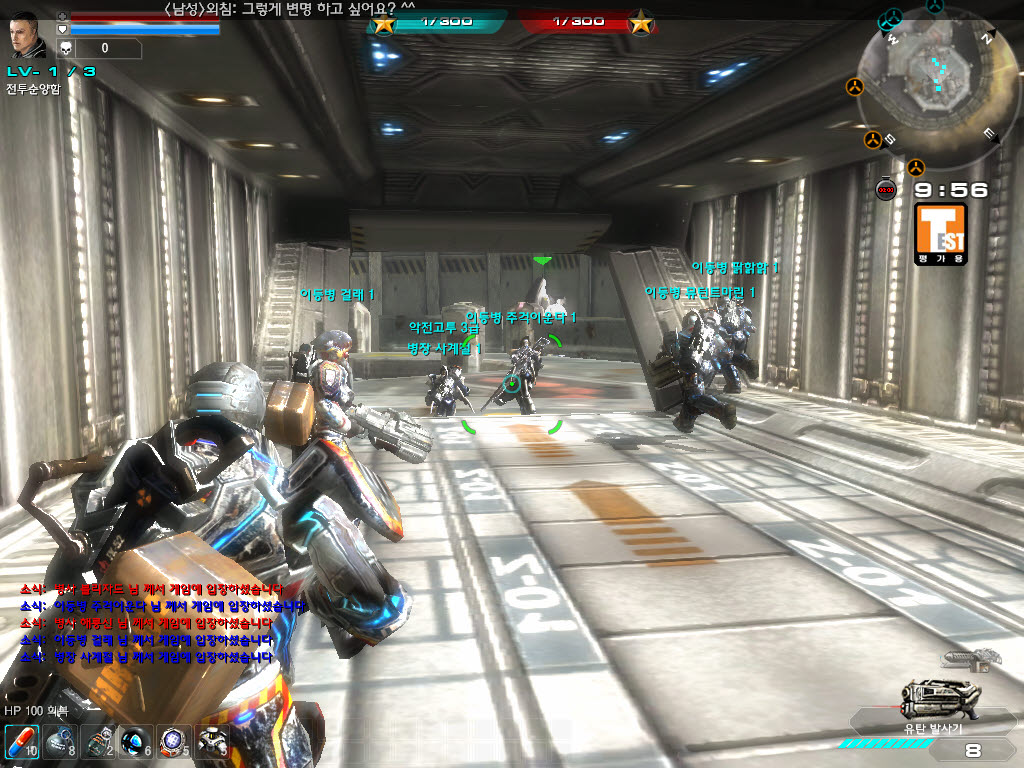This screenshot has height=768, width=1024.
Task: Select the red-blue HP recovery capsule slot
Action: click(22, 743)
